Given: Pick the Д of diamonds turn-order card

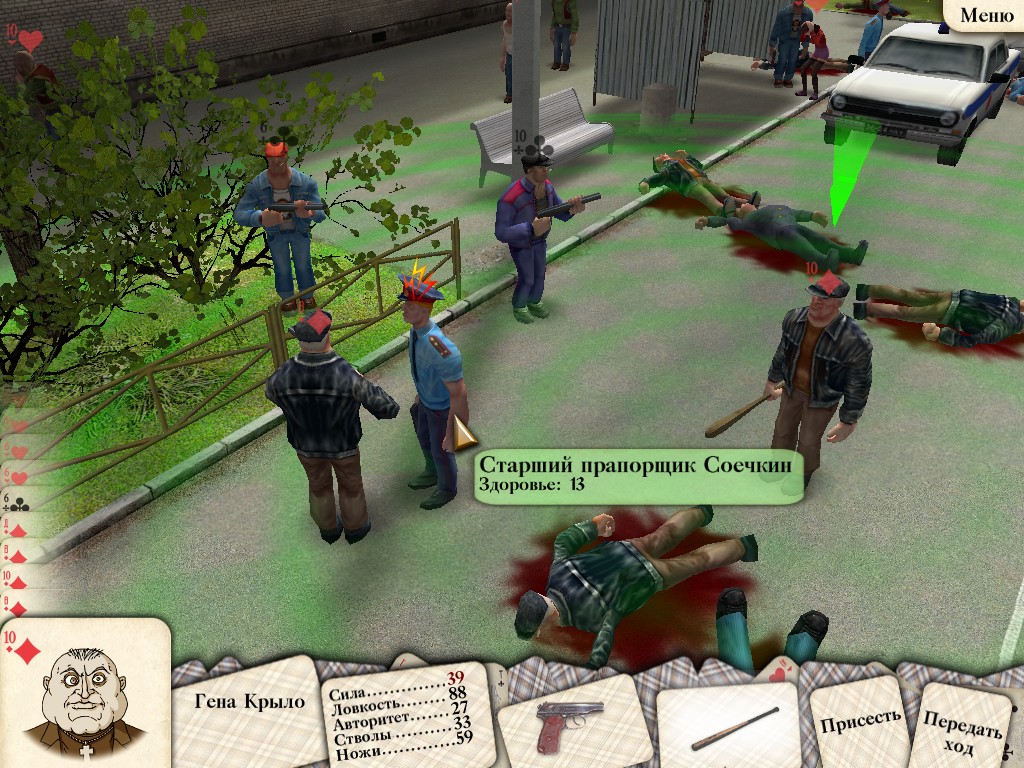Looking at the screenshot, I should point(15,527).
